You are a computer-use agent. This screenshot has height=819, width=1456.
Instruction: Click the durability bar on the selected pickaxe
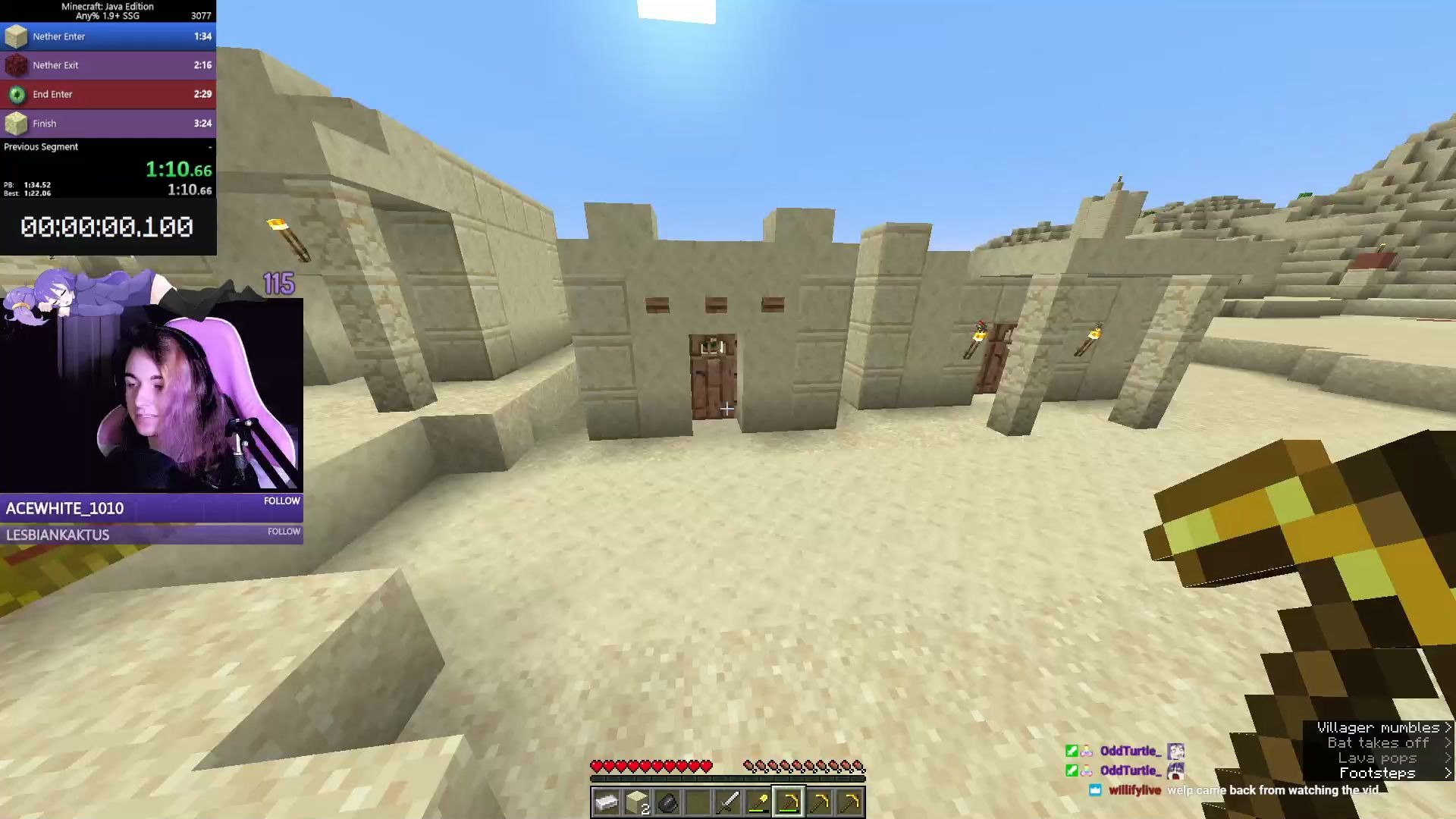click(x=789, y=810)
